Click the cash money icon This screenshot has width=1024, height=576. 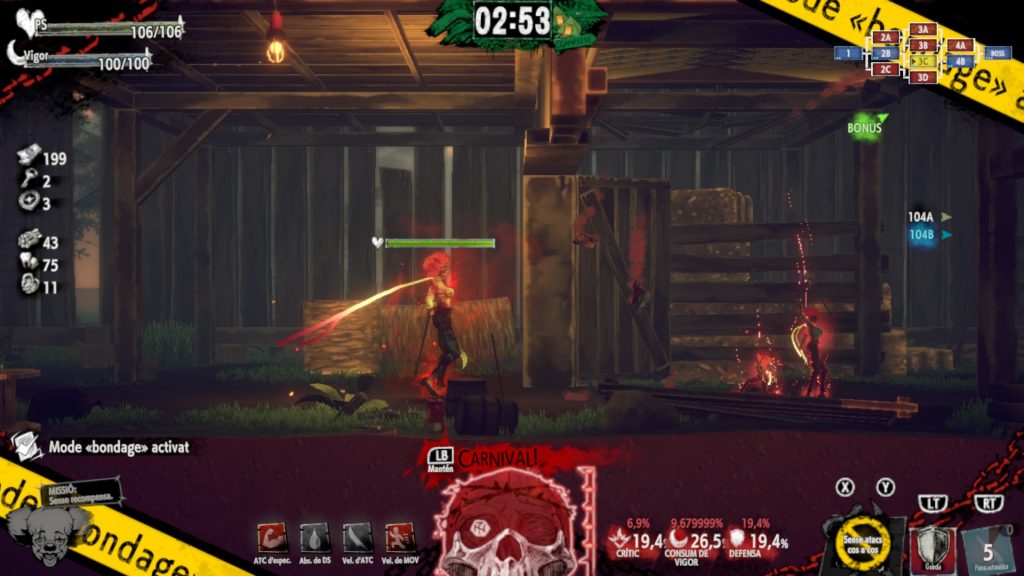[29, 157]
